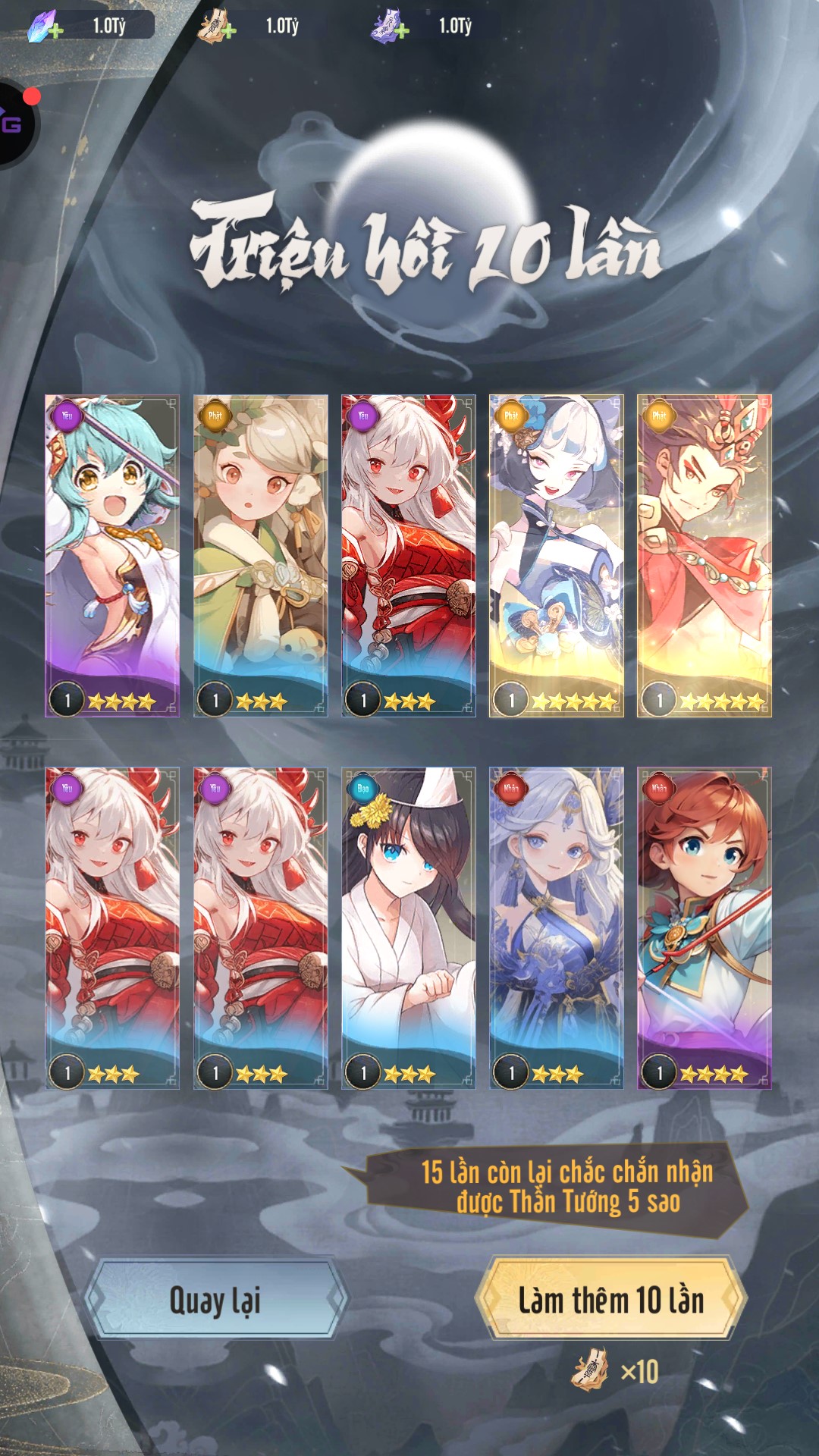This screenshot has width=819, height=1456.
Task: Pick the red-caped crowned man 5-star card
Action: pyautogui.click(x=704, y=555)
